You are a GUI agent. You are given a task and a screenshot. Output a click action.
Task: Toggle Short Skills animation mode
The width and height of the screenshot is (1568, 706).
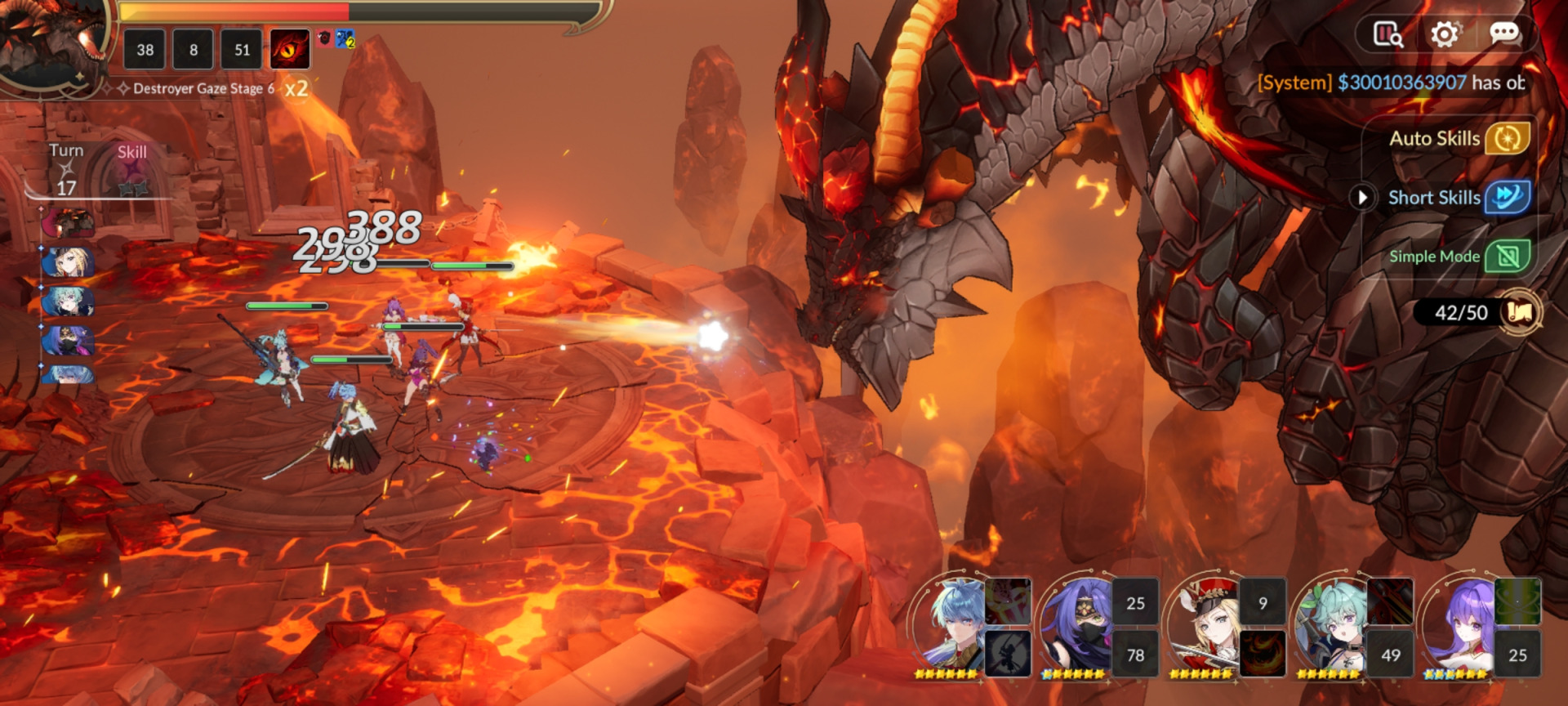coord(1507,198)
